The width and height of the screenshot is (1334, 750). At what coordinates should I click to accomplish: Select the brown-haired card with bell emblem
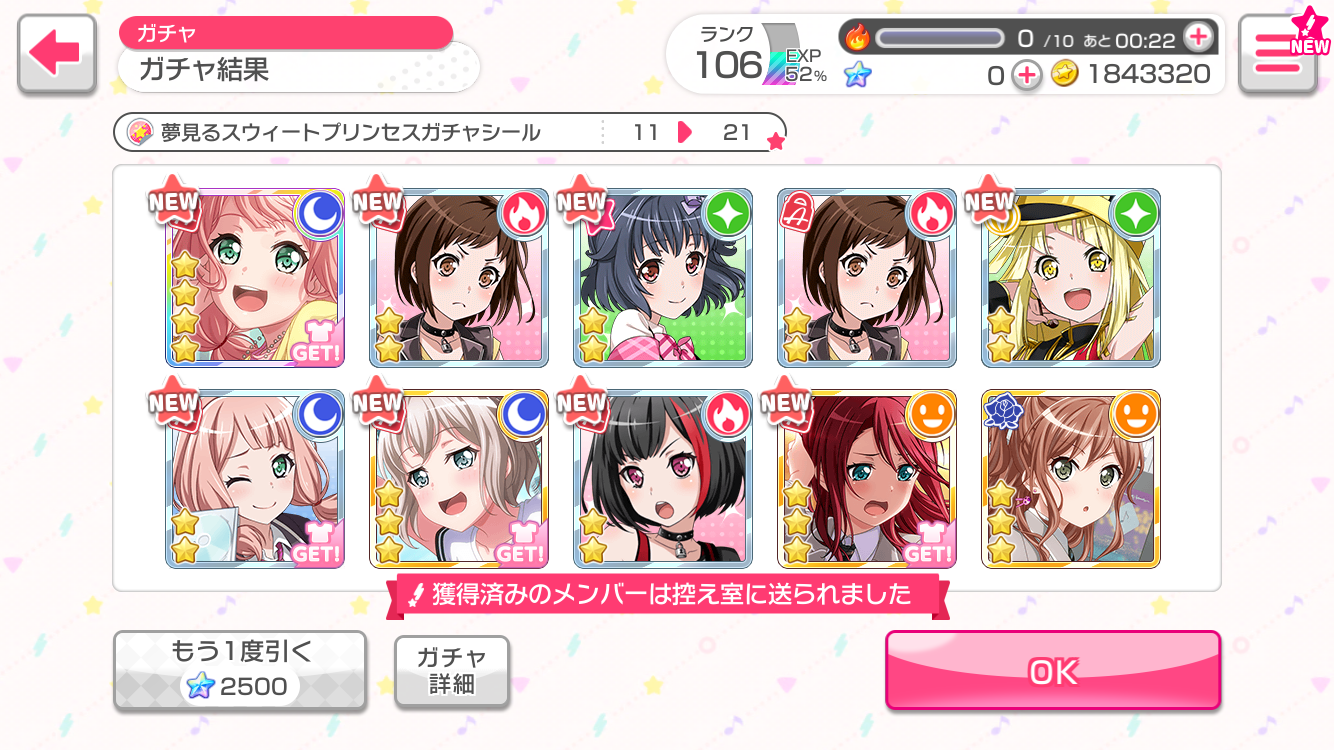[x=866, y=278]
